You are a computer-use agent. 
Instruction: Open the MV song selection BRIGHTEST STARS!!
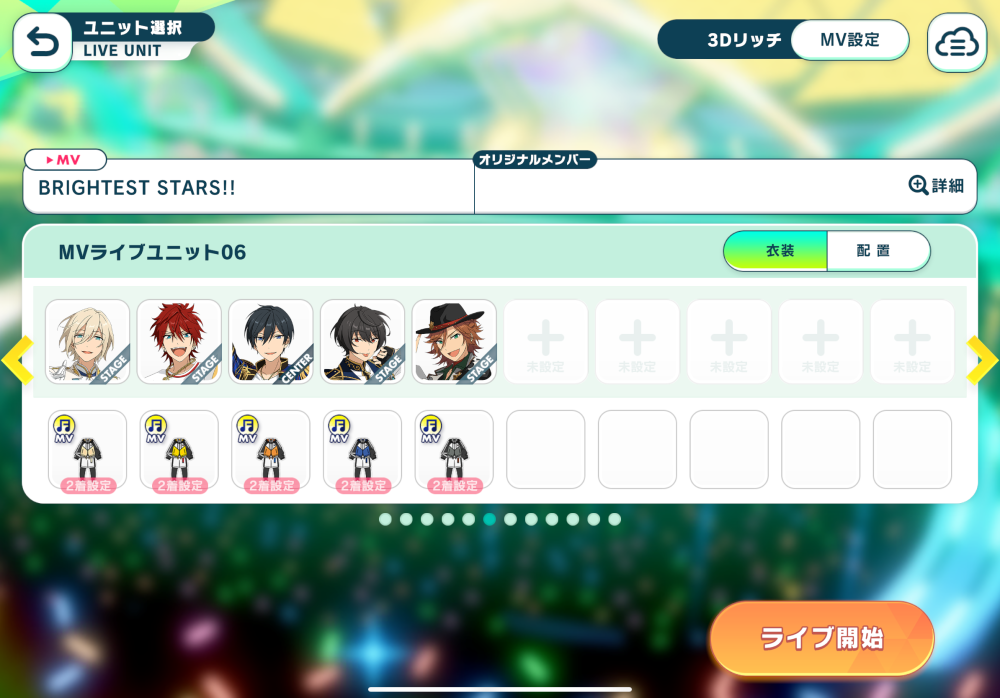tap(248, 187)
